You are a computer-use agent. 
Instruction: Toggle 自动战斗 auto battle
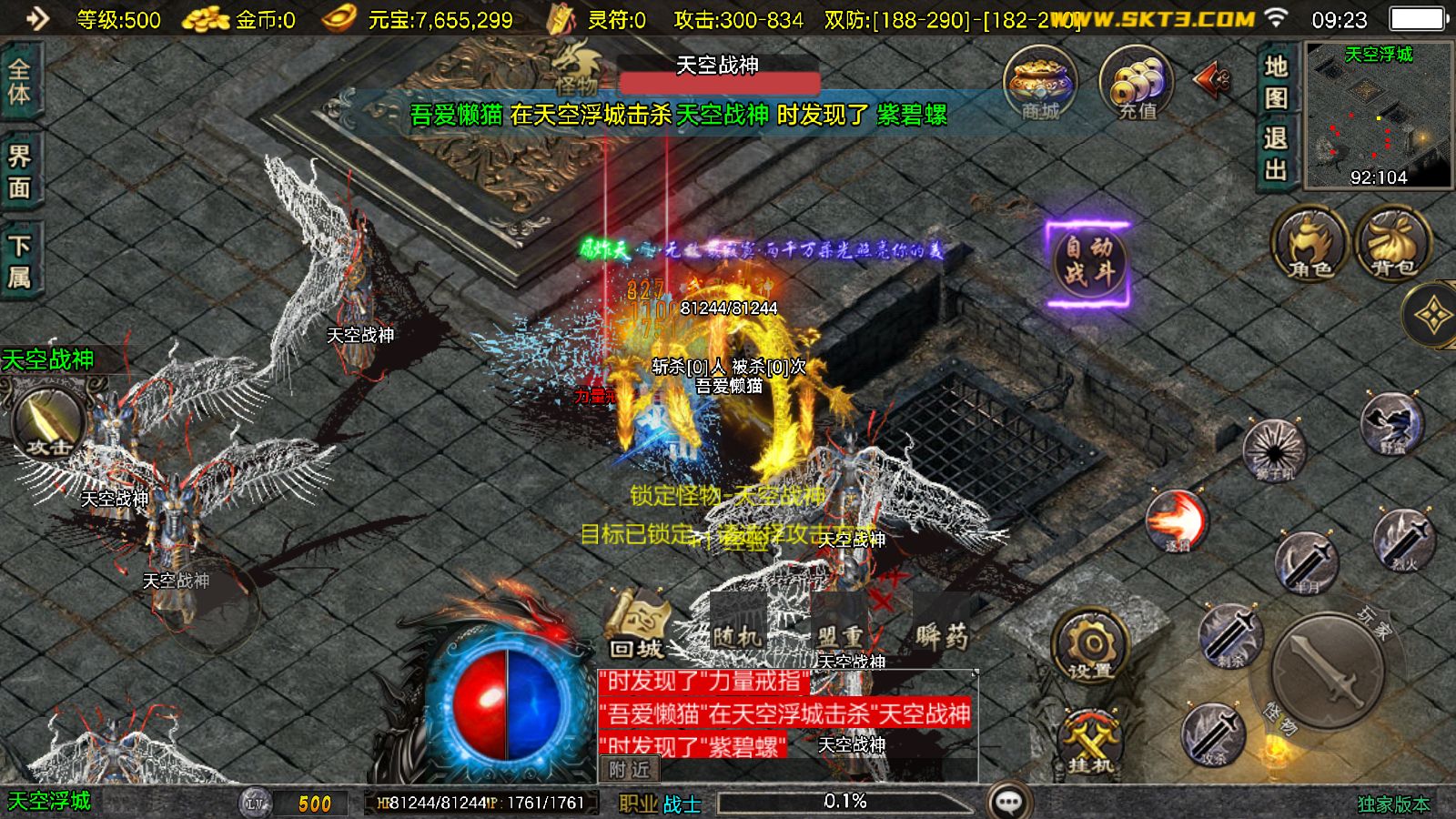[1088, 261]
